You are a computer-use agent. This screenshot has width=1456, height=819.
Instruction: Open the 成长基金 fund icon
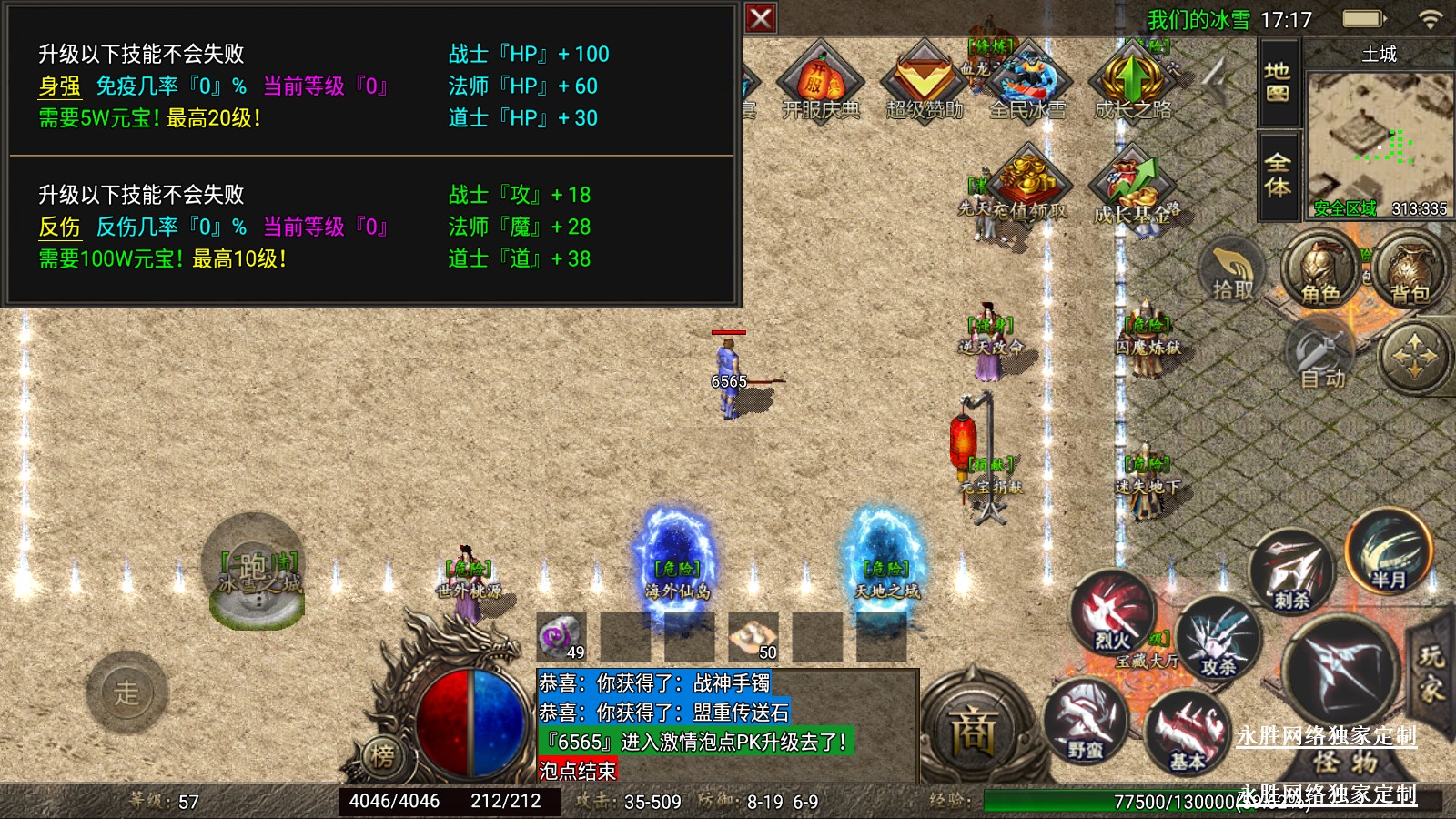[x=1134, y=187]
